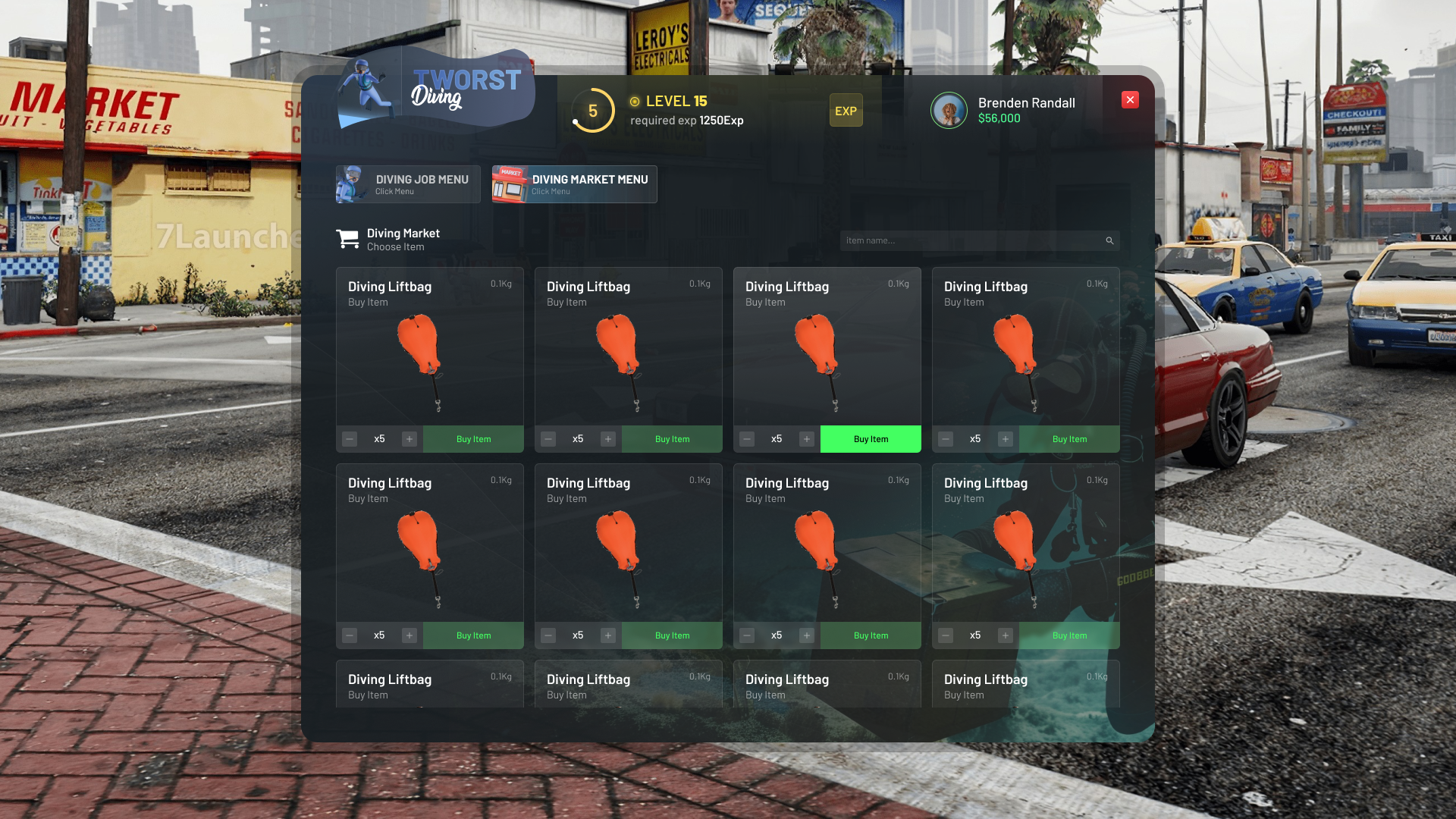Click the x5 quantity label on second card
The image size is (1456, 819).
pos(578,438)
